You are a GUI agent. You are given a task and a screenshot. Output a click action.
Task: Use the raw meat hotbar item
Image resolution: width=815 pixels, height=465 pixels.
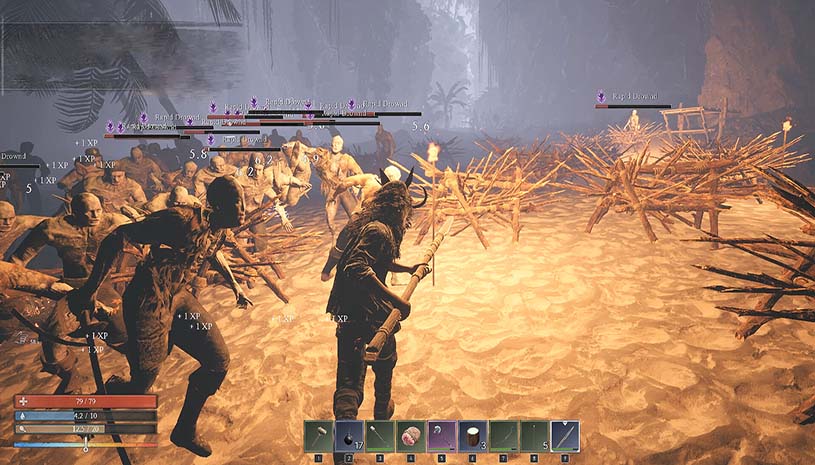(x=411, y=435)
